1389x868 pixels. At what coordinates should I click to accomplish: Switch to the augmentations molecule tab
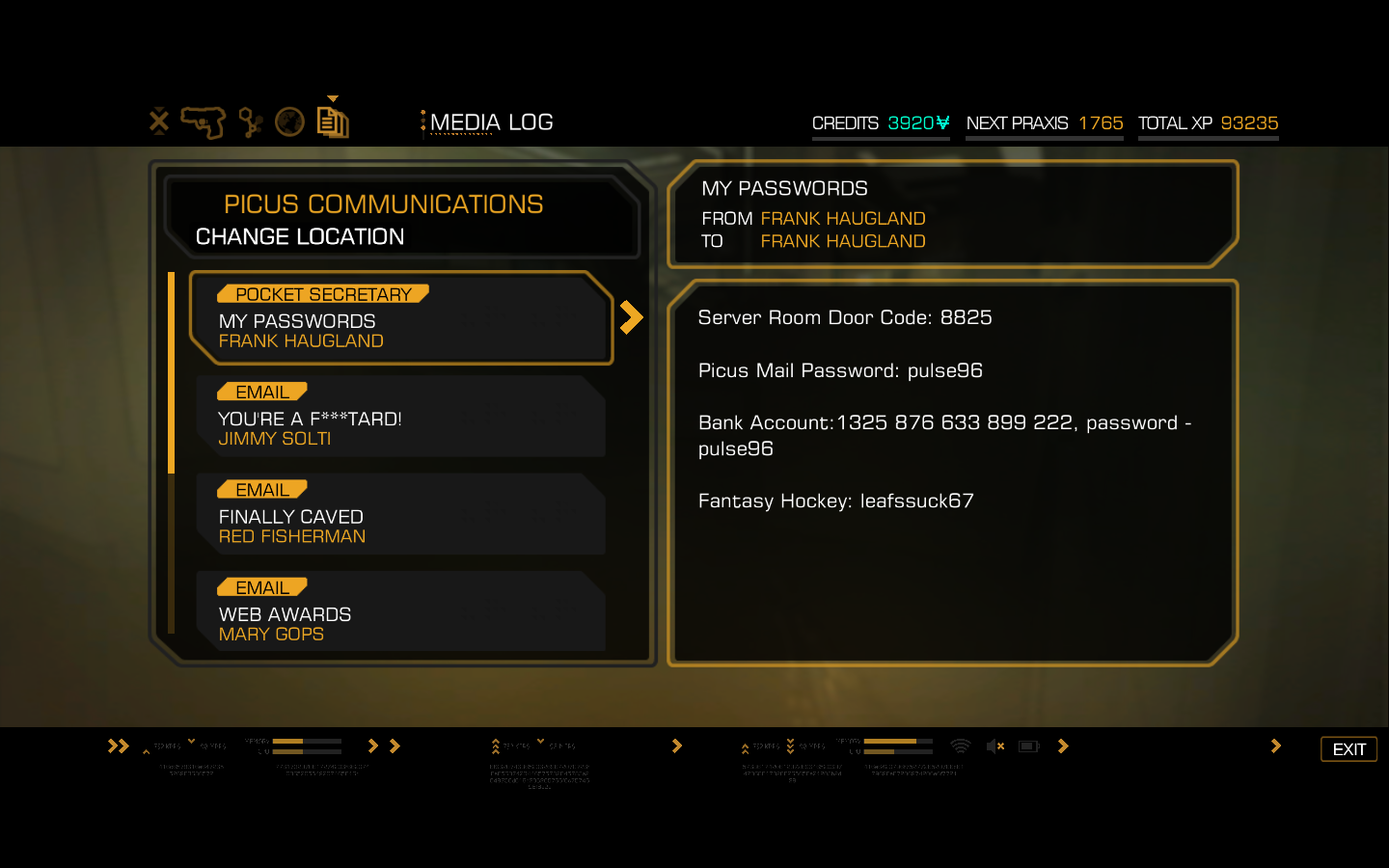coord(251,122)
